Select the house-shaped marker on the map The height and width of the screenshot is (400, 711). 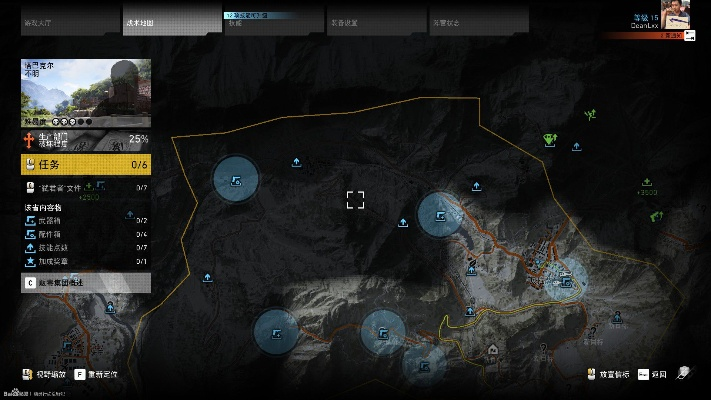point(494,350)
